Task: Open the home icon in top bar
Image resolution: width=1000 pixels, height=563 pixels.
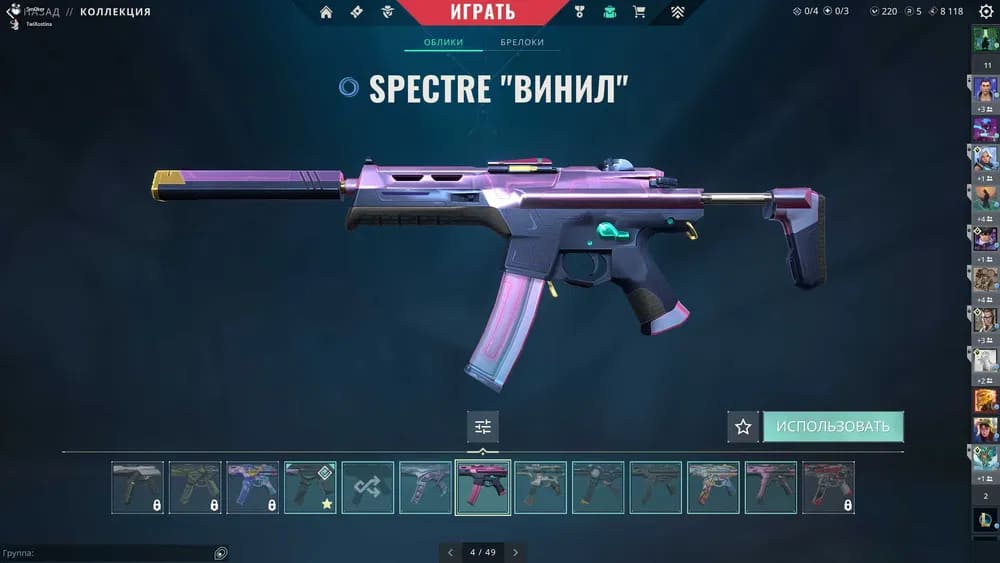Action: pos(326,12)
